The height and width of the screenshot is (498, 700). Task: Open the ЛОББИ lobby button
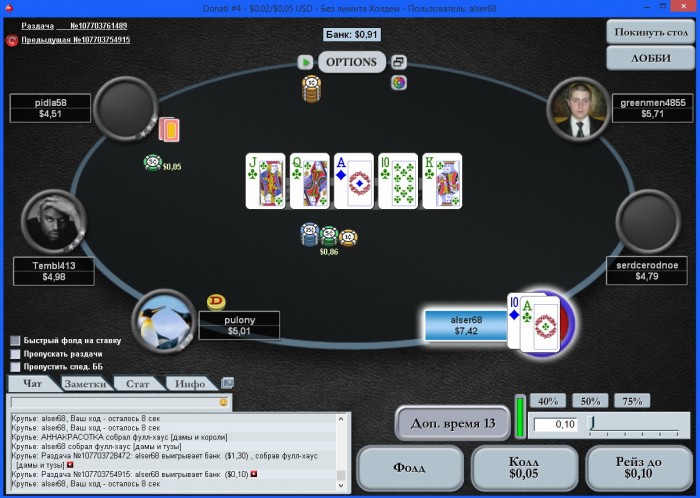[x=651, y=58]
